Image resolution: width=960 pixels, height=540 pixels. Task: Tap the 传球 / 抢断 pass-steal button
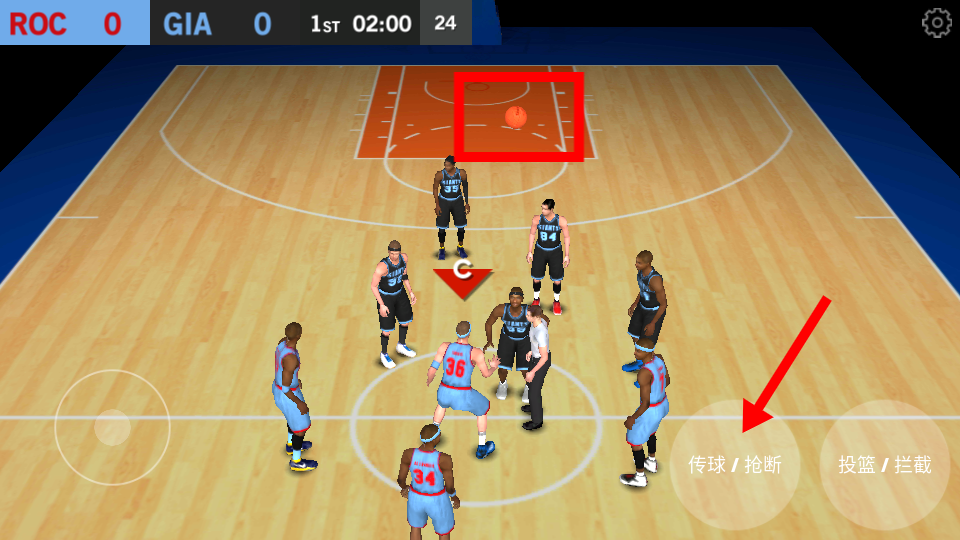(735, 465)
